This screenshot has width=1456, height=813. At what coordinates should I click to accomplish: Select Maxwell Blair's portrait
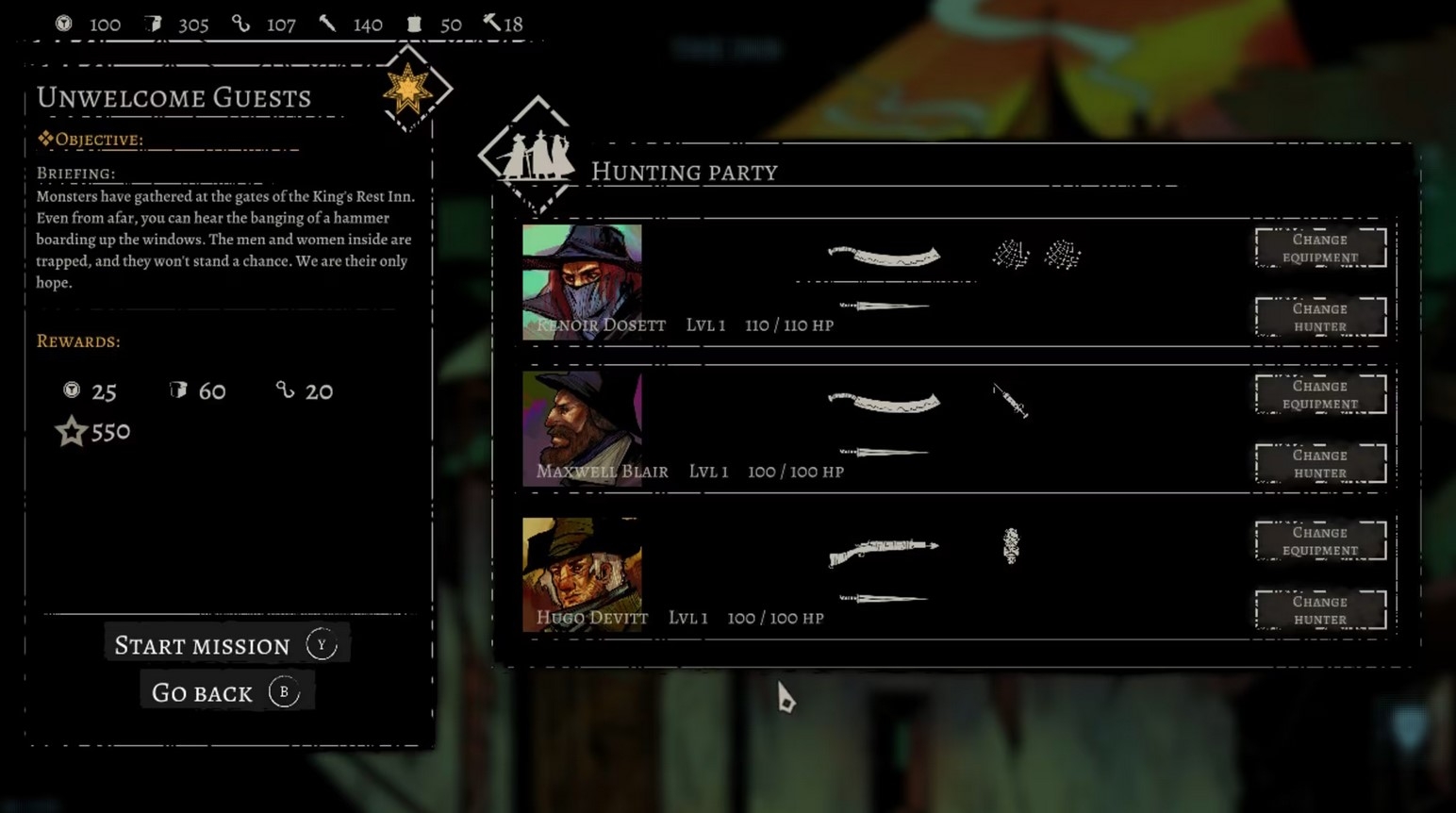pos(582,427)
